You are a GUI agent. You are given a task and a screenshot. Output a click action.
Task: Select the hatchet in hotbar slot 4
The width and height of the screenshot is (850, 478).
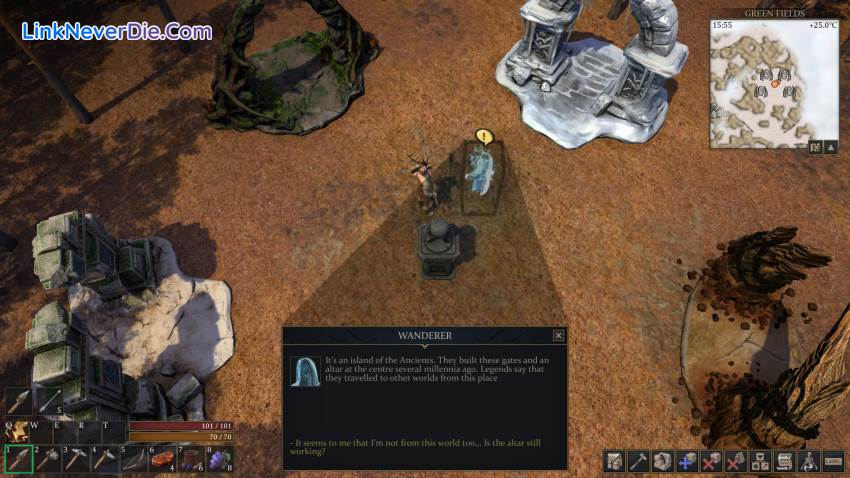tap(104, 458)
